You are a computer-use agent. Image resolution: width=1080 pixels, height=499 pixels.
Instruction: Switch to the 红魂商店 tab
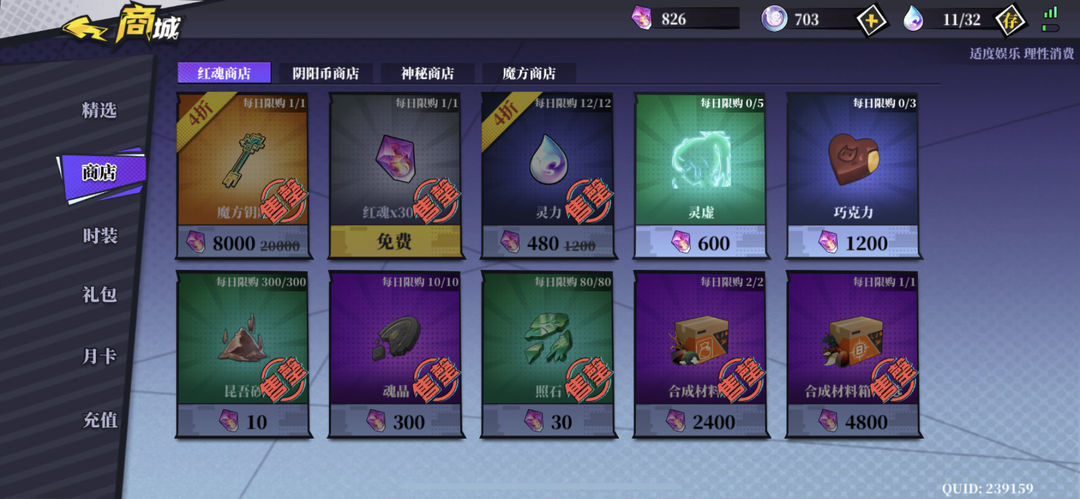(223, 72)
